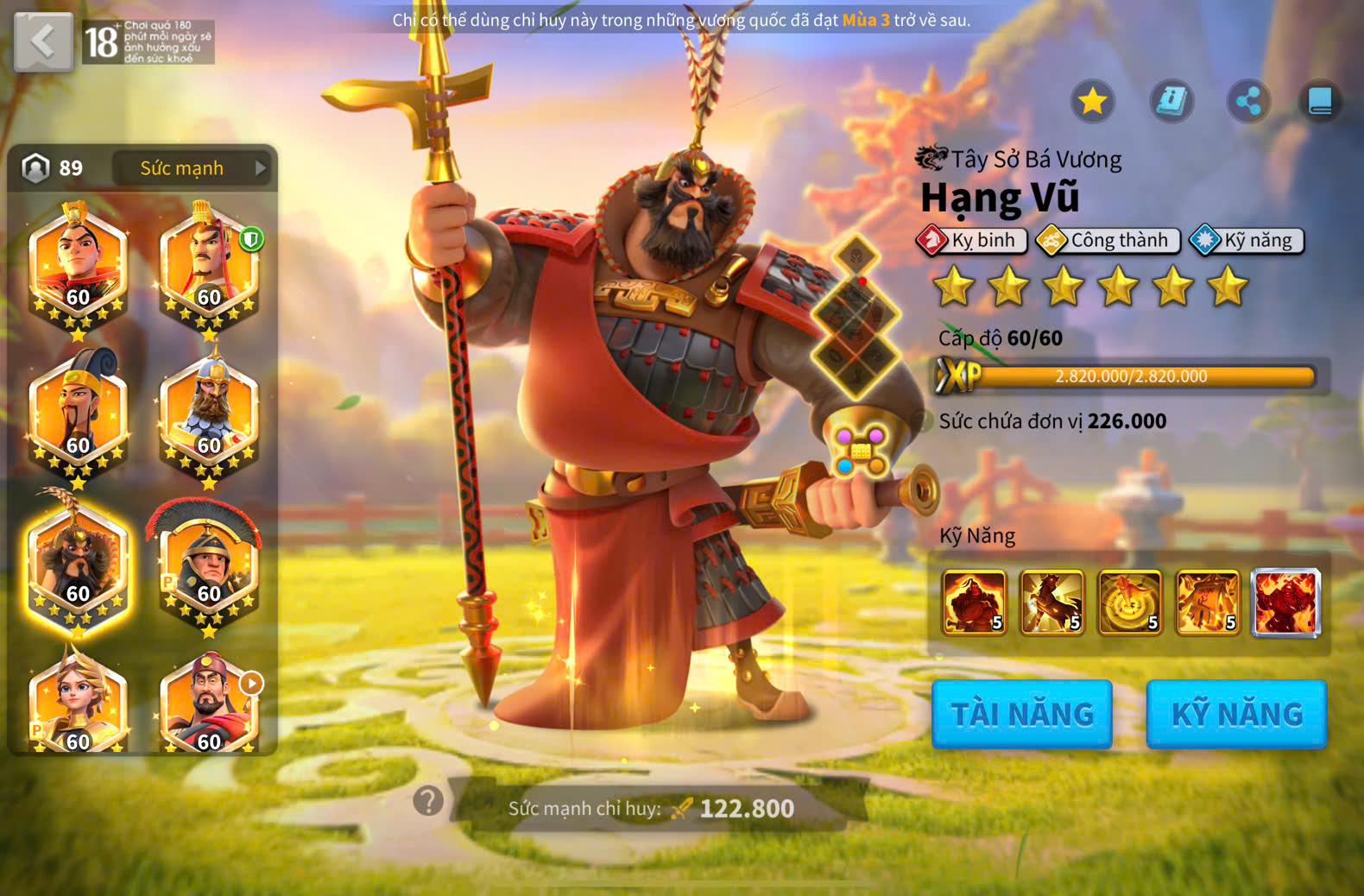Go back using the arrow button
Screen dimensions: 1364x896
(43, 41)
